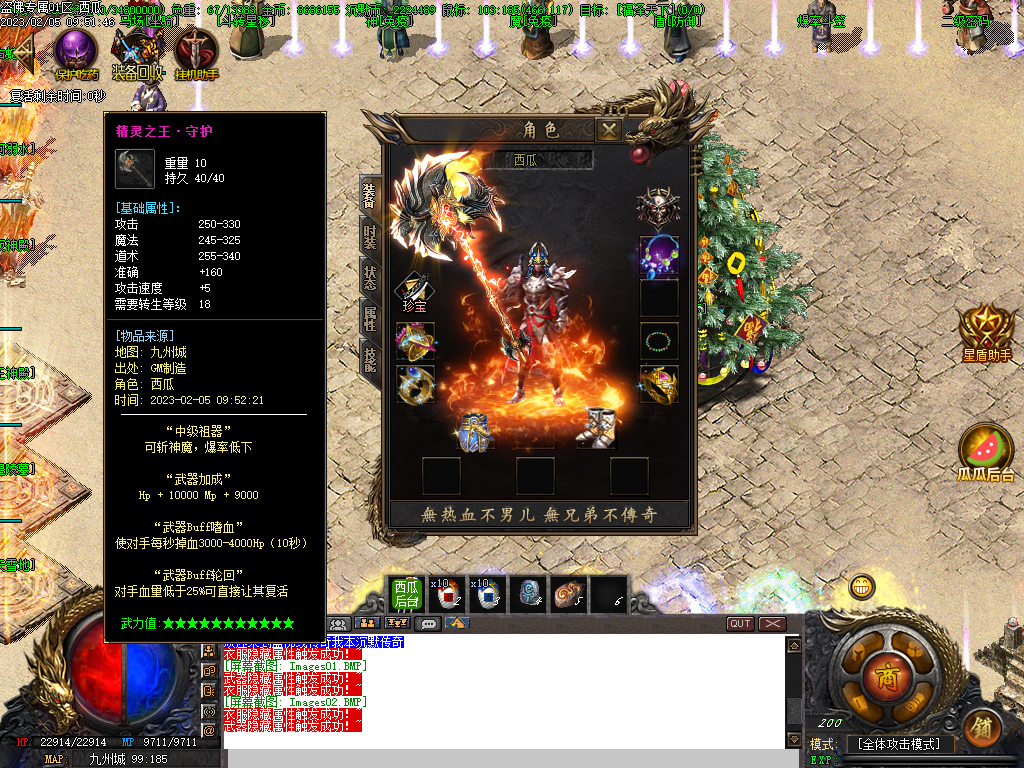
Task: Open 装备回收 equipment recycling
Action: [x=137, y=50]
